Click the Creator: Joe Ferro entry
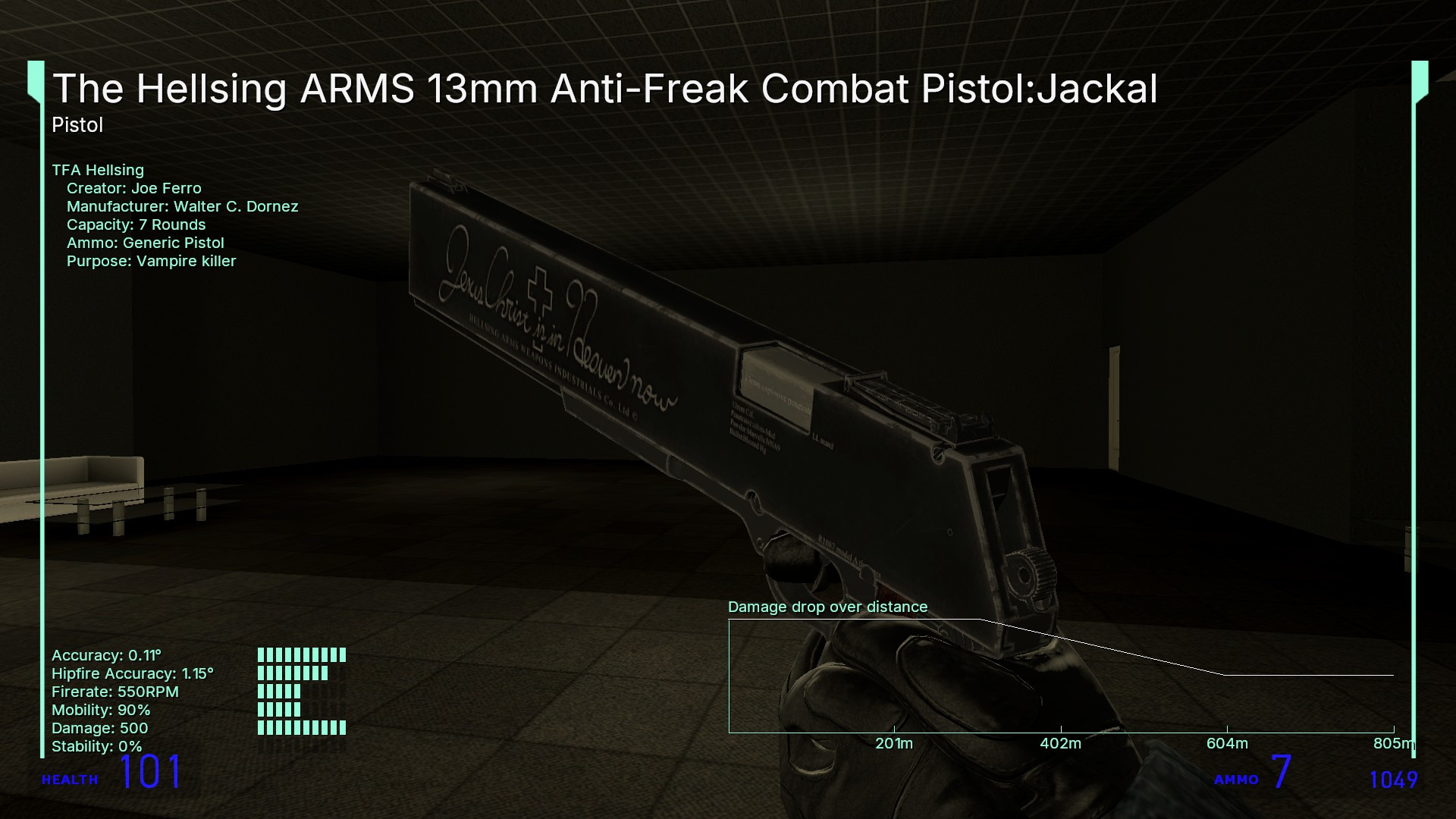The width and height of the screenshot is (1456, 819). (x=134, y=188)
